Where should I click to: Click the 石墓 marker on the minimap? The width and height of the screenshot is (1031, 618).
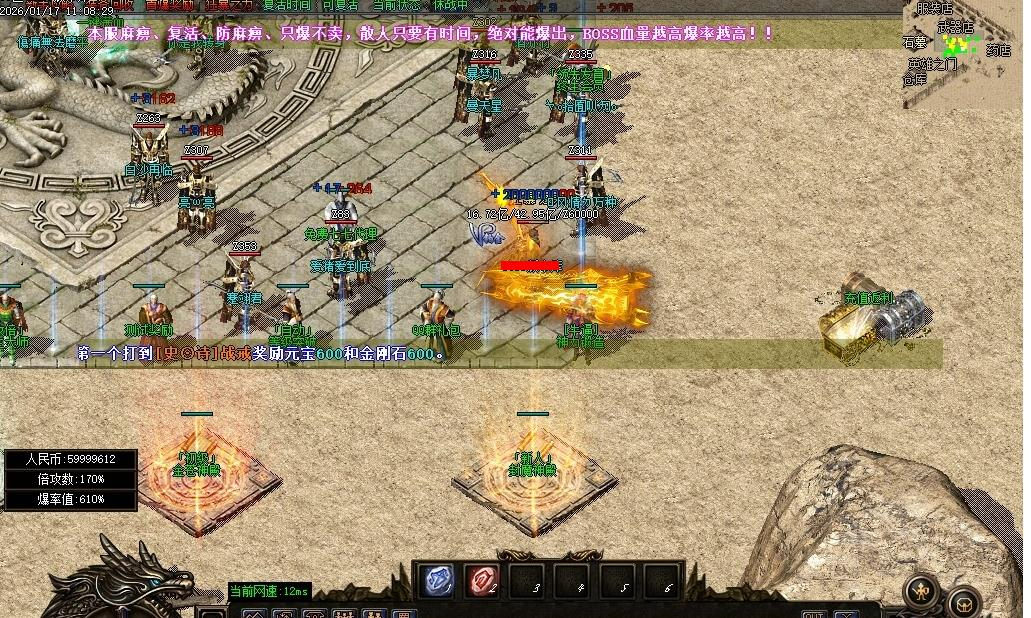[915, 44]
